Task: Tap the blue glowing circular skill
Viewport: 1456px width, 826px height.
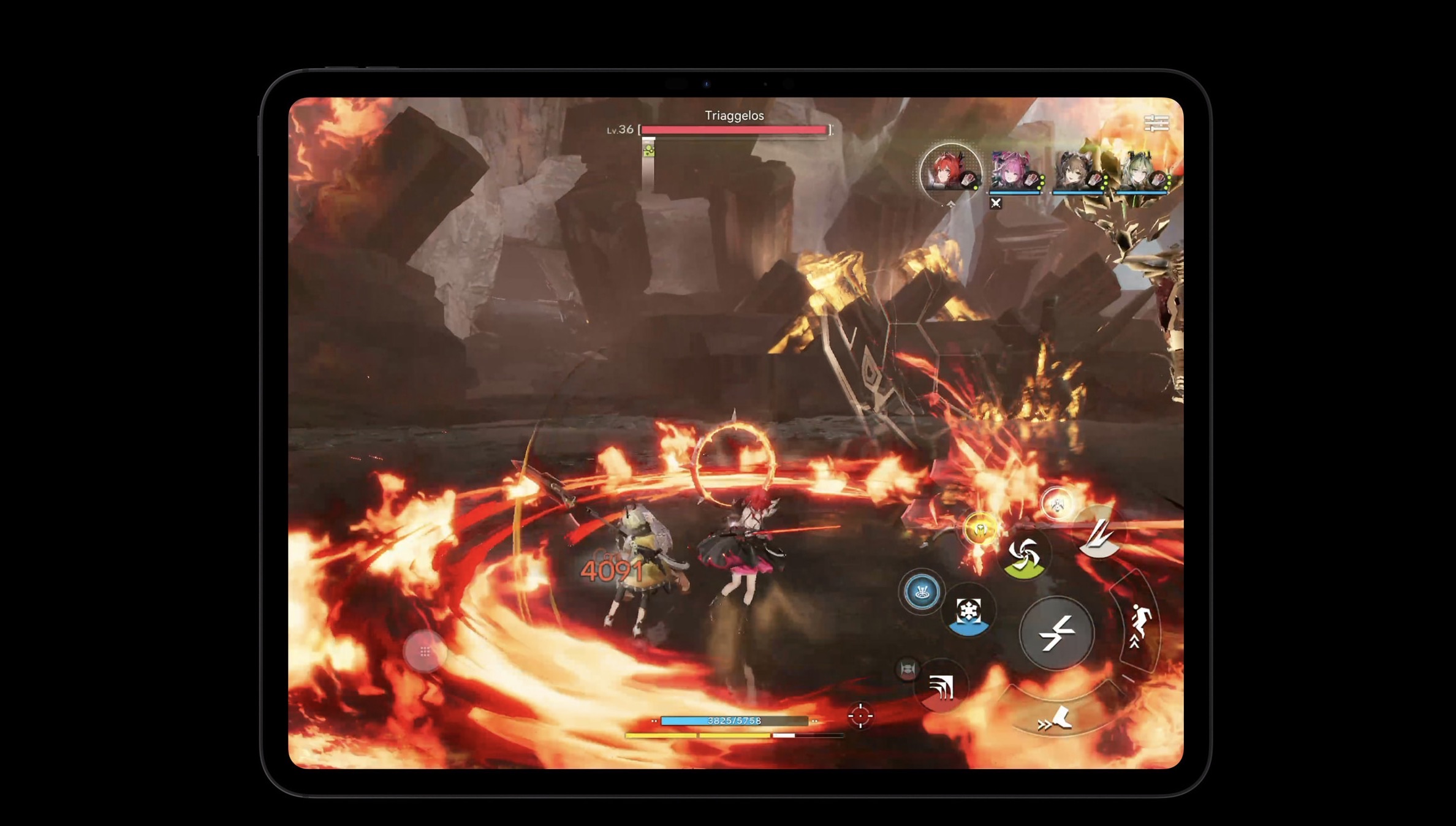Action: point(922,592)
